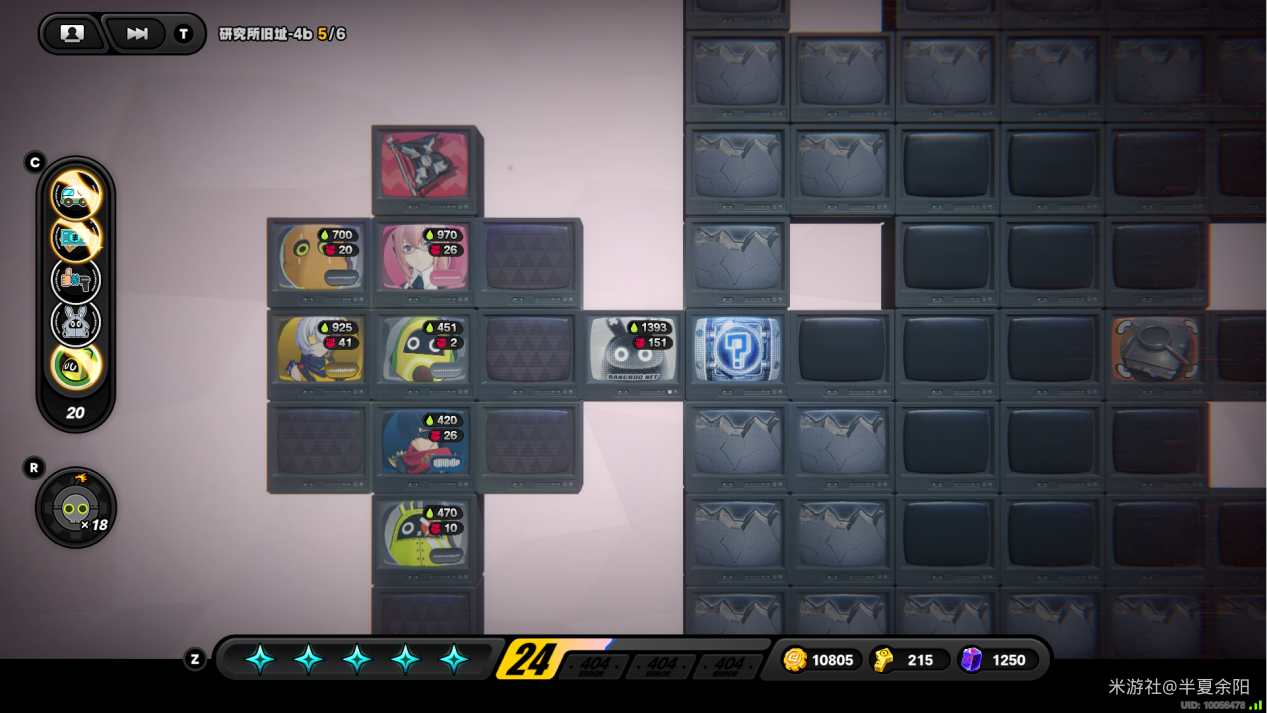Click the fast-forward skip button

coord(137,34)
